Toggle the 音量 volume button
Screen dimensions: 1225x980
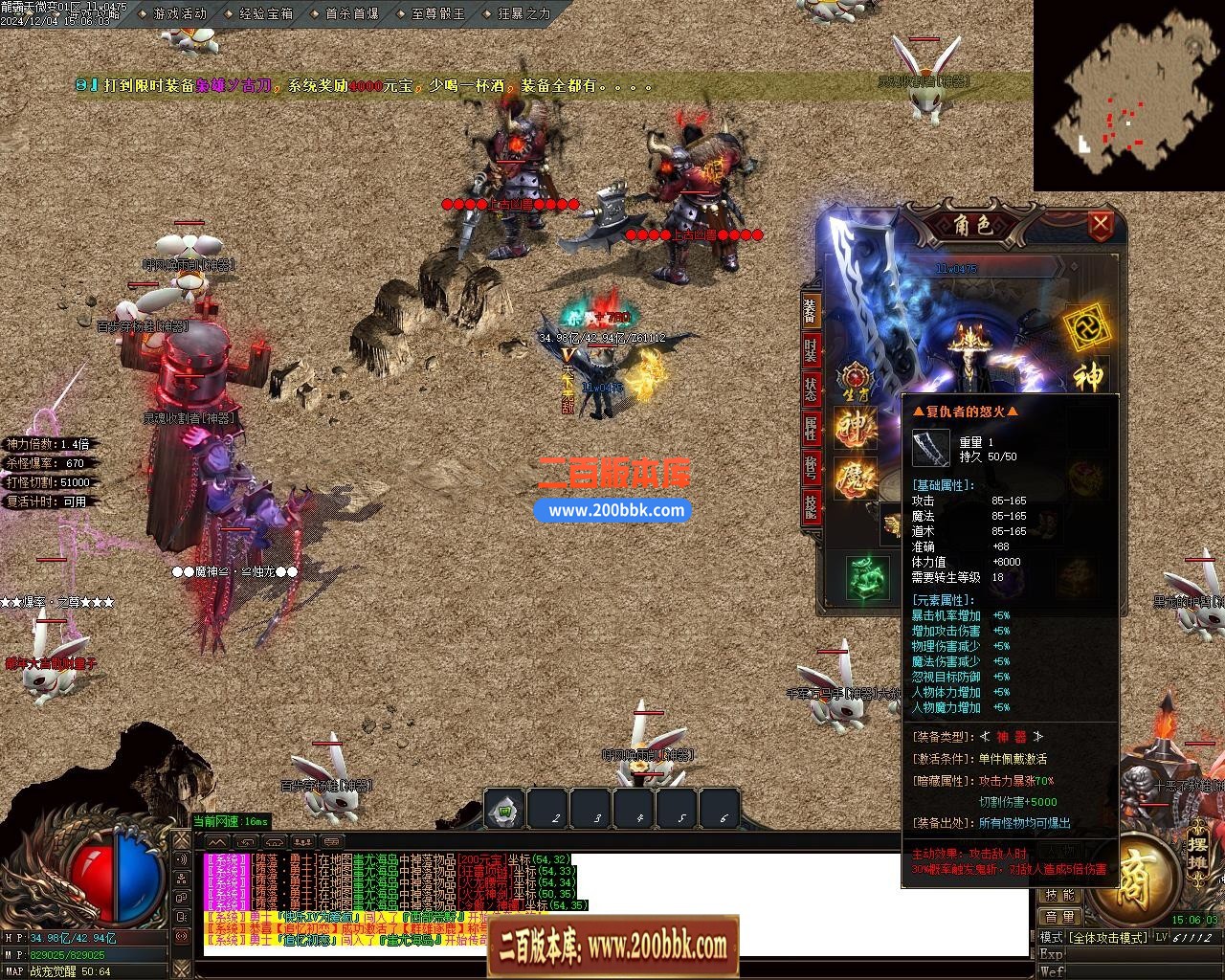tap(1059, 916)
